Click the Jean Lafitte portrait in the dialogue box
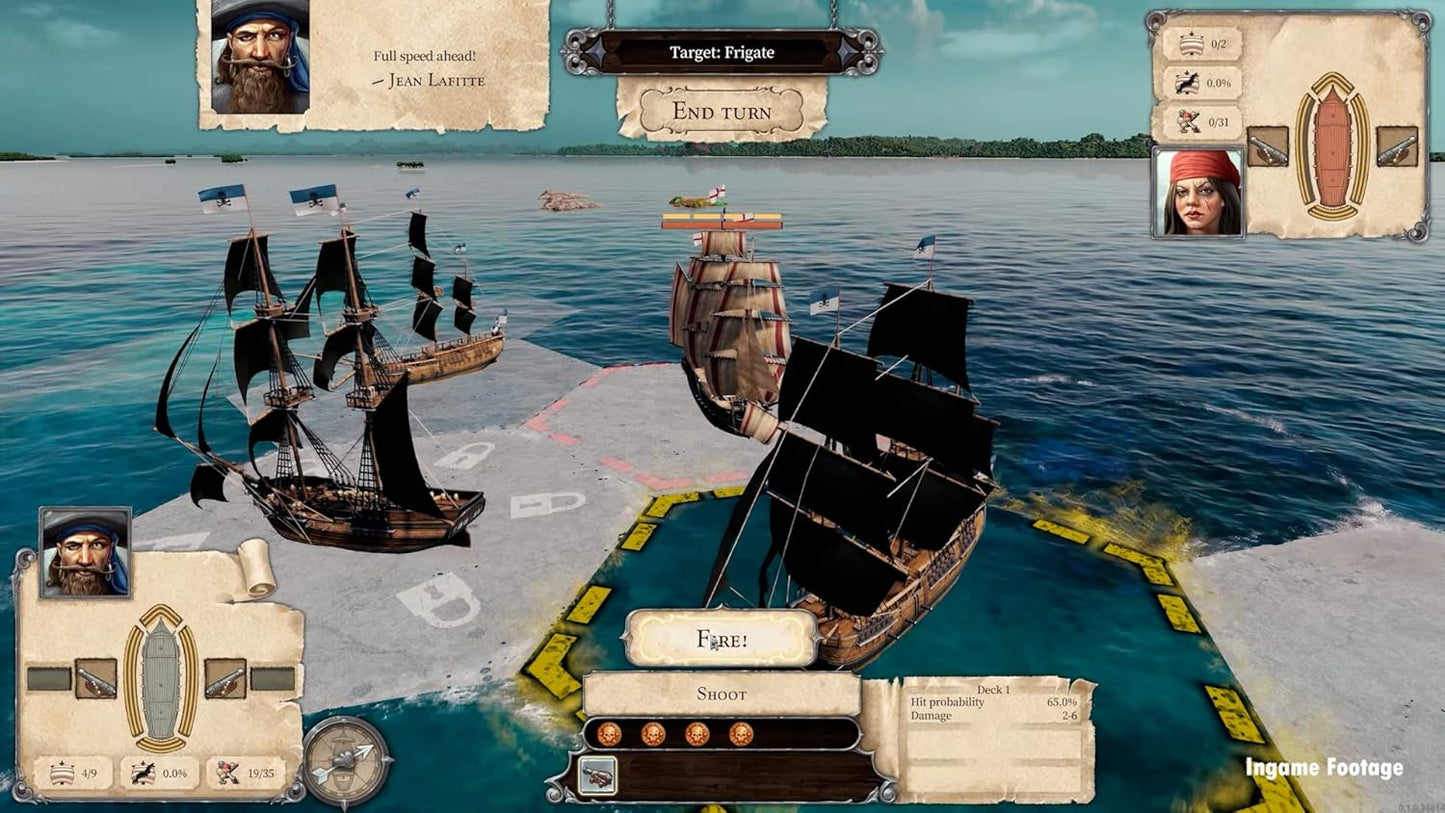 pyautogui.click(x=260, y=55)
